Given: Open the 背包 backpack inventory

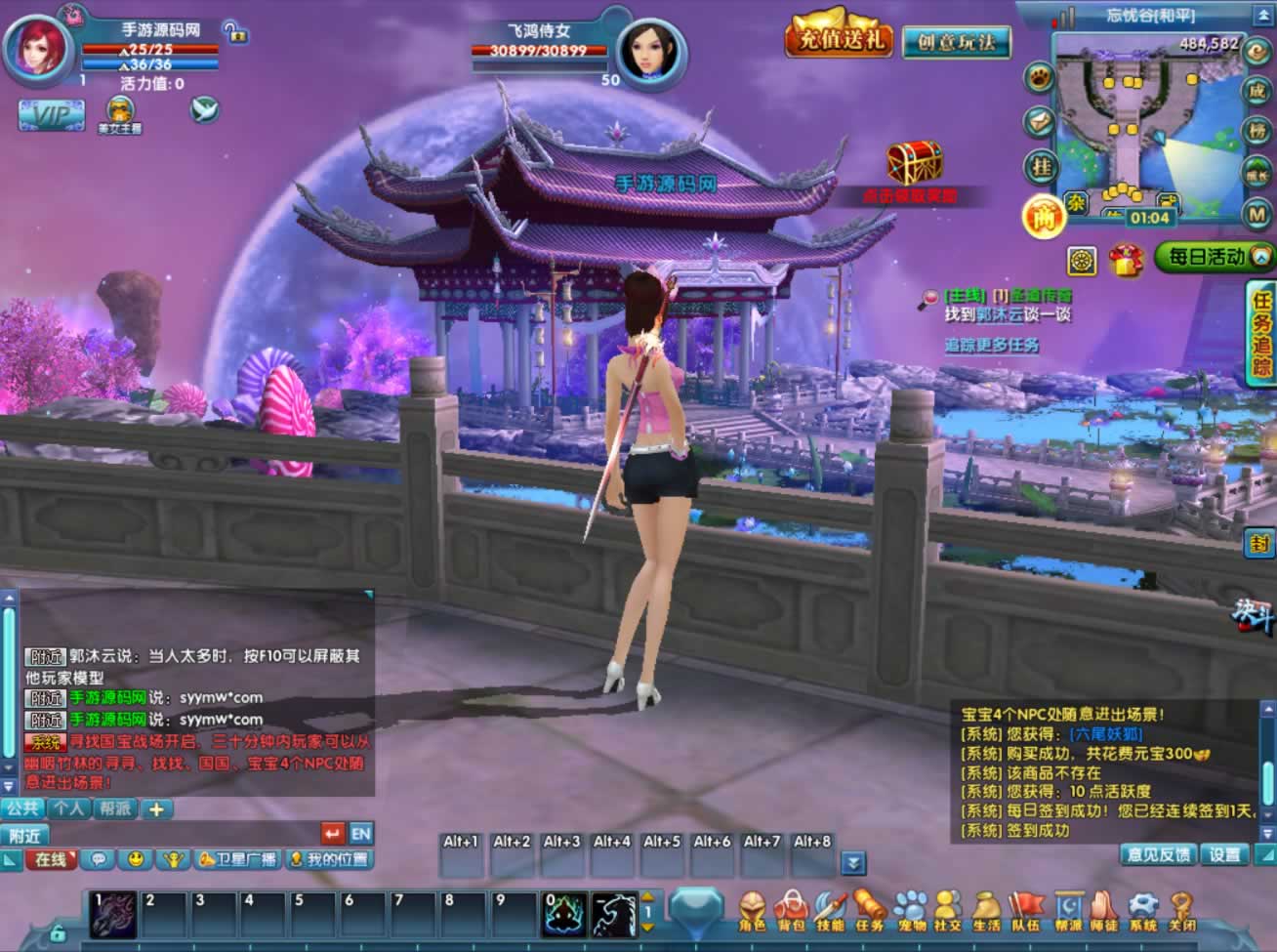Looking at the screenshot, I should (791, 907).
